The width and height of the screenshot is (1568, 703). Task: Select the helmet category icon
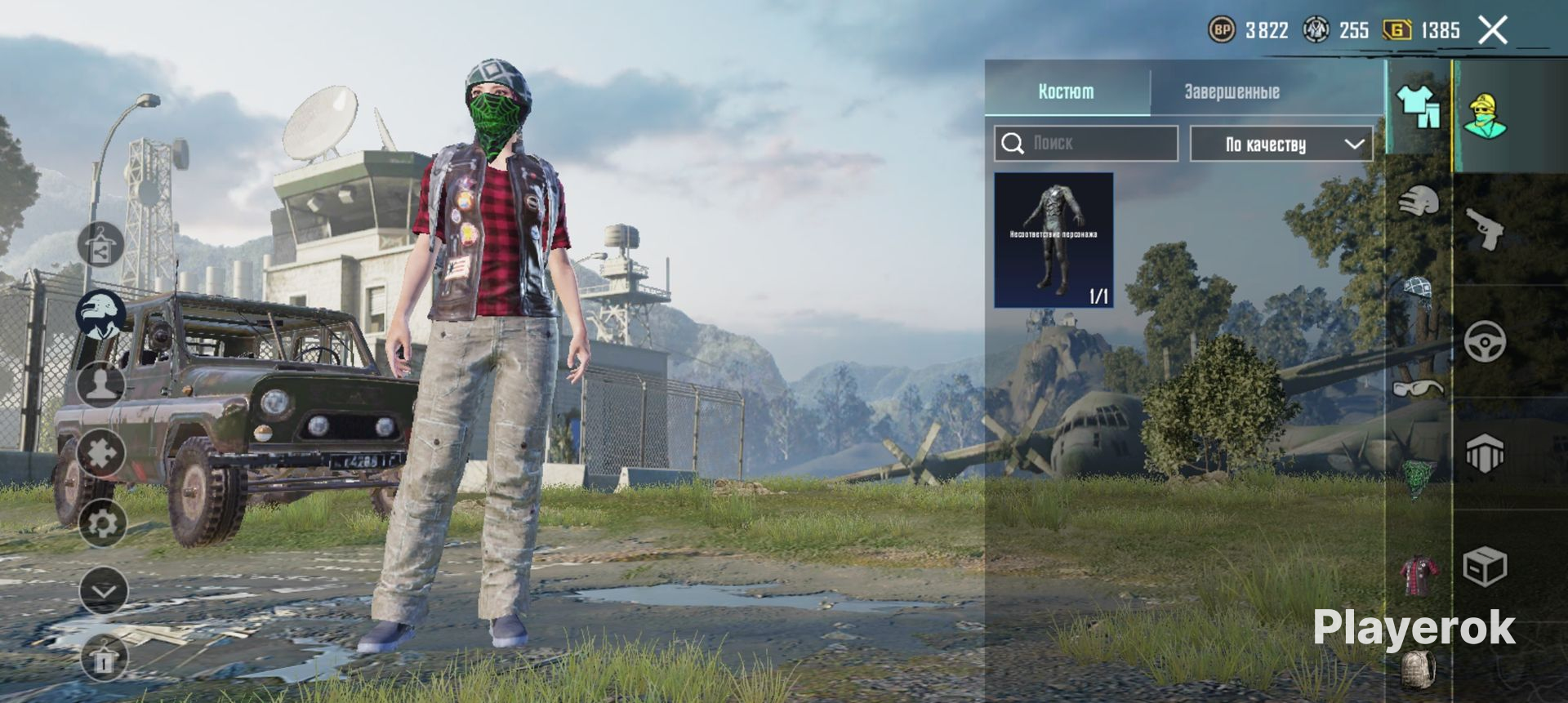[1419, 201]
